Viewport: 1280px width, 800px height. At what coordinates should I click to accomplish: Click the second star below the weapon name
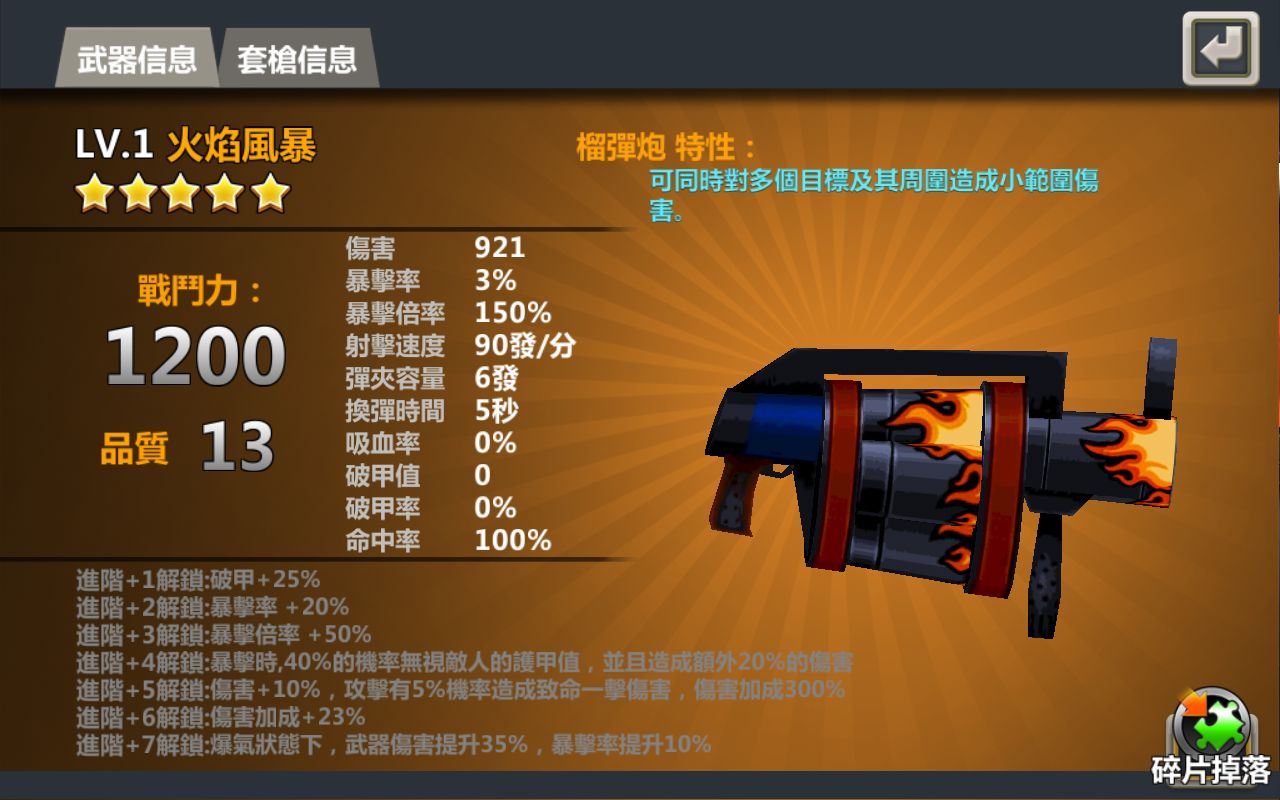(136, 193)
